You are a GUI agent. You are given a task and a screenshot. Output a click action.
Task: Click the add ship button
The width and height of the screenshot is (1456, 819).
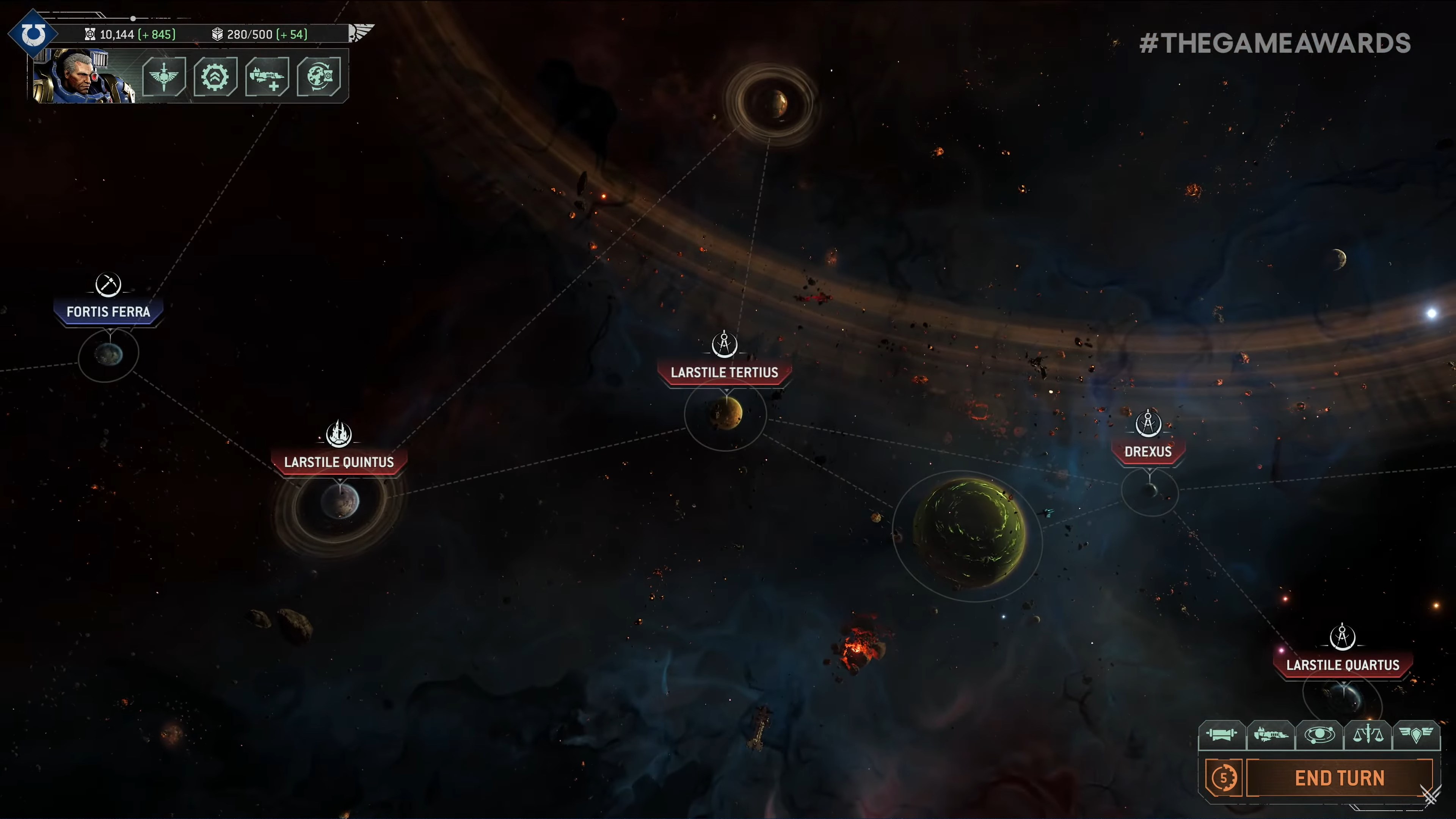267,76
